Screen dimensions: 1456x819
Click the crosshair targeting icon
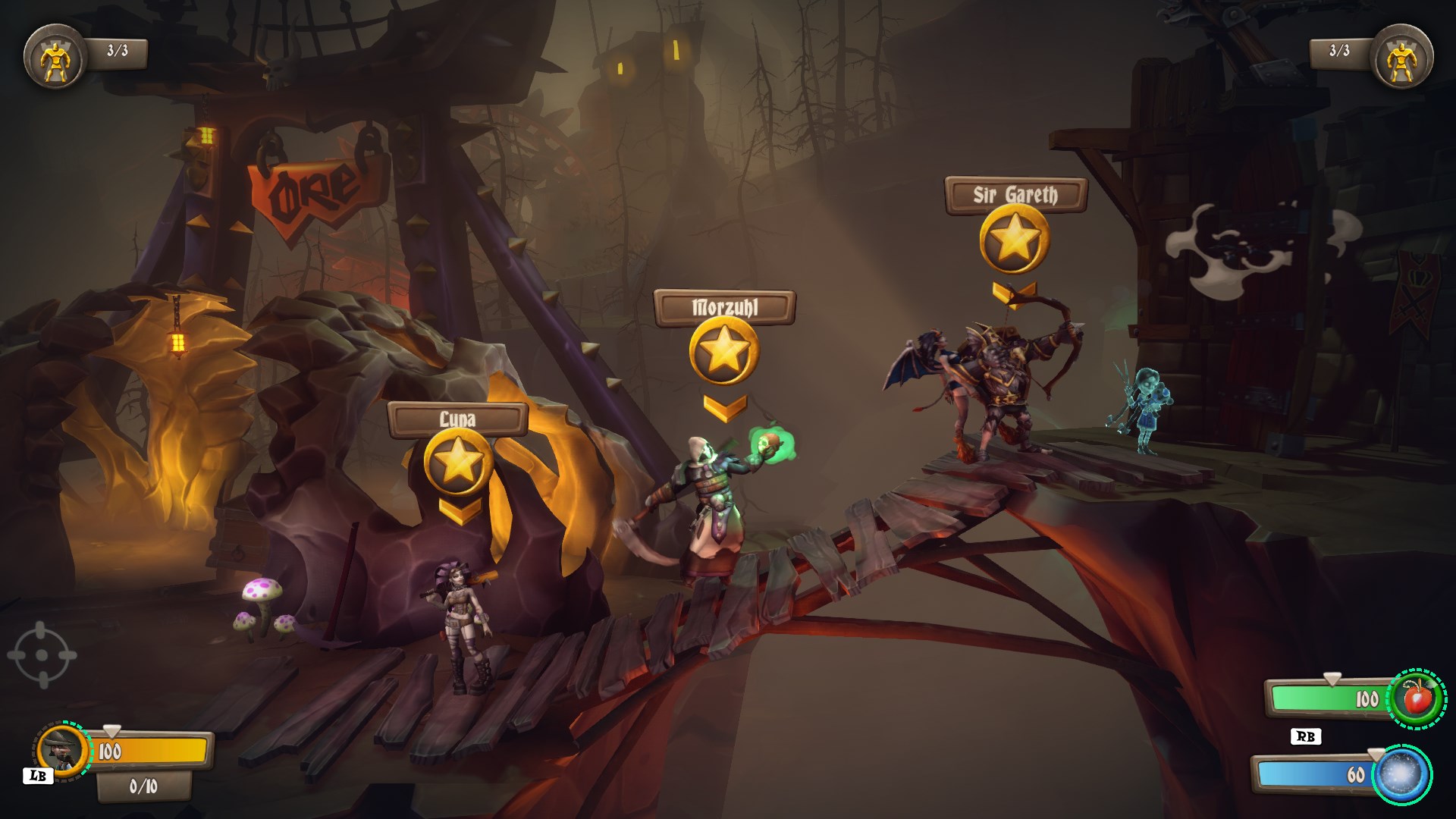pyautogui.click(x=42, y=655)
